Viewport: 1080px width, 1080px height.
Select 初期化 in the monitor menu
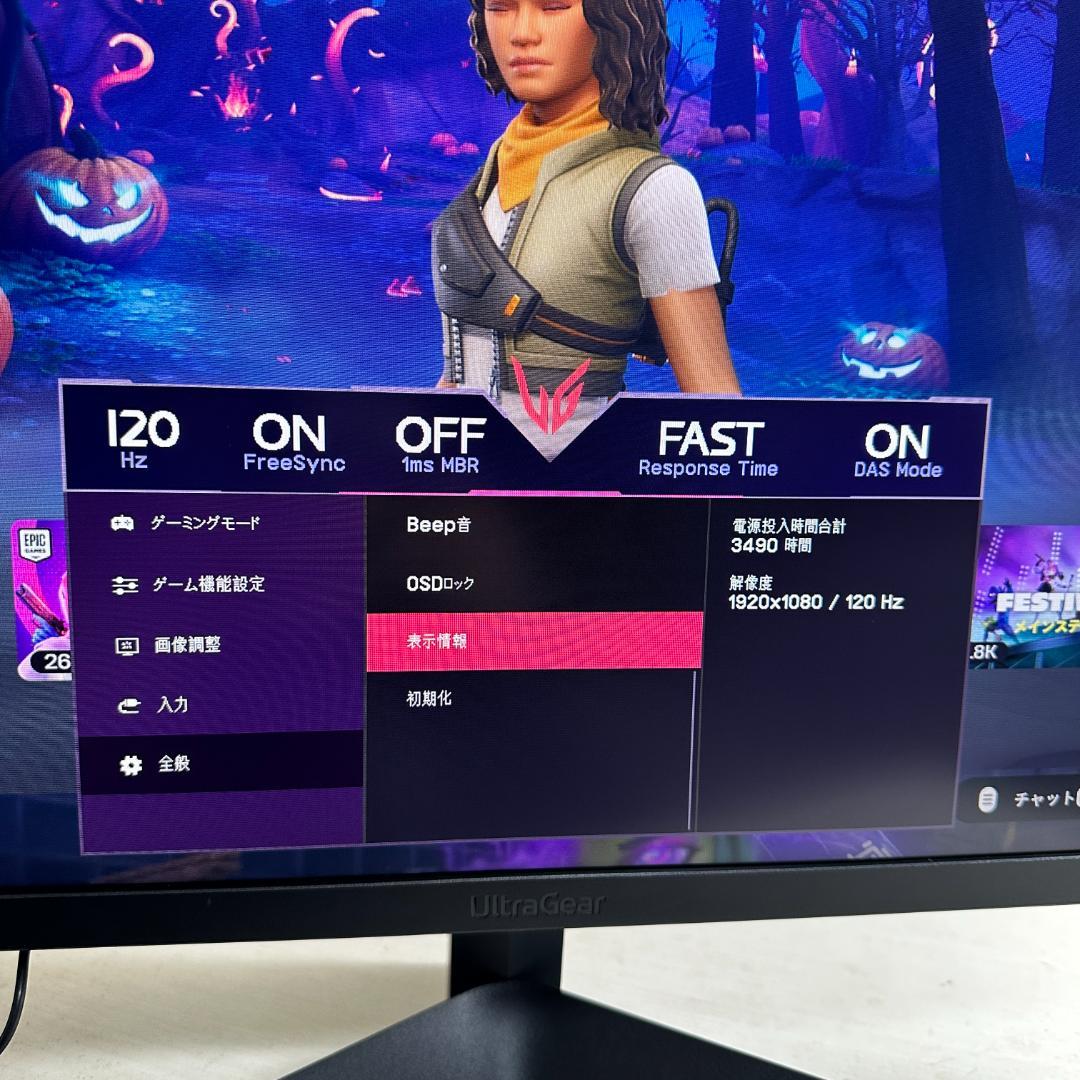(429, 699)
